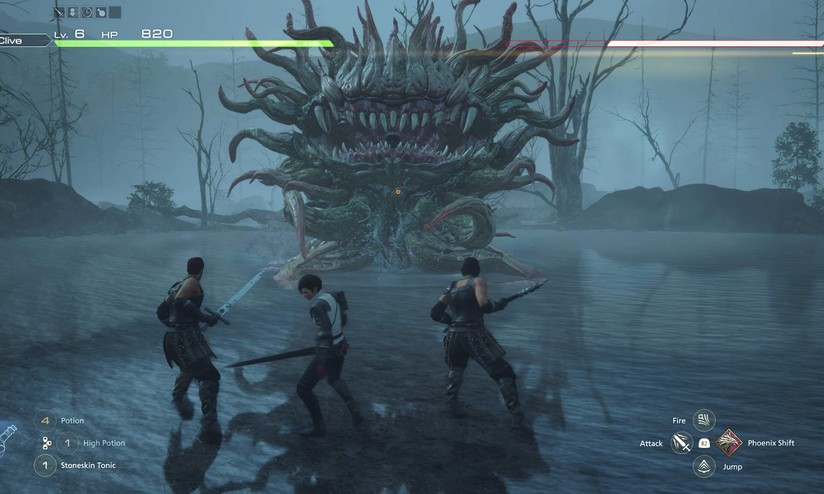Screen dimensions: 824x494
Task: Activate the Fire magic icon
Action: 704,420
